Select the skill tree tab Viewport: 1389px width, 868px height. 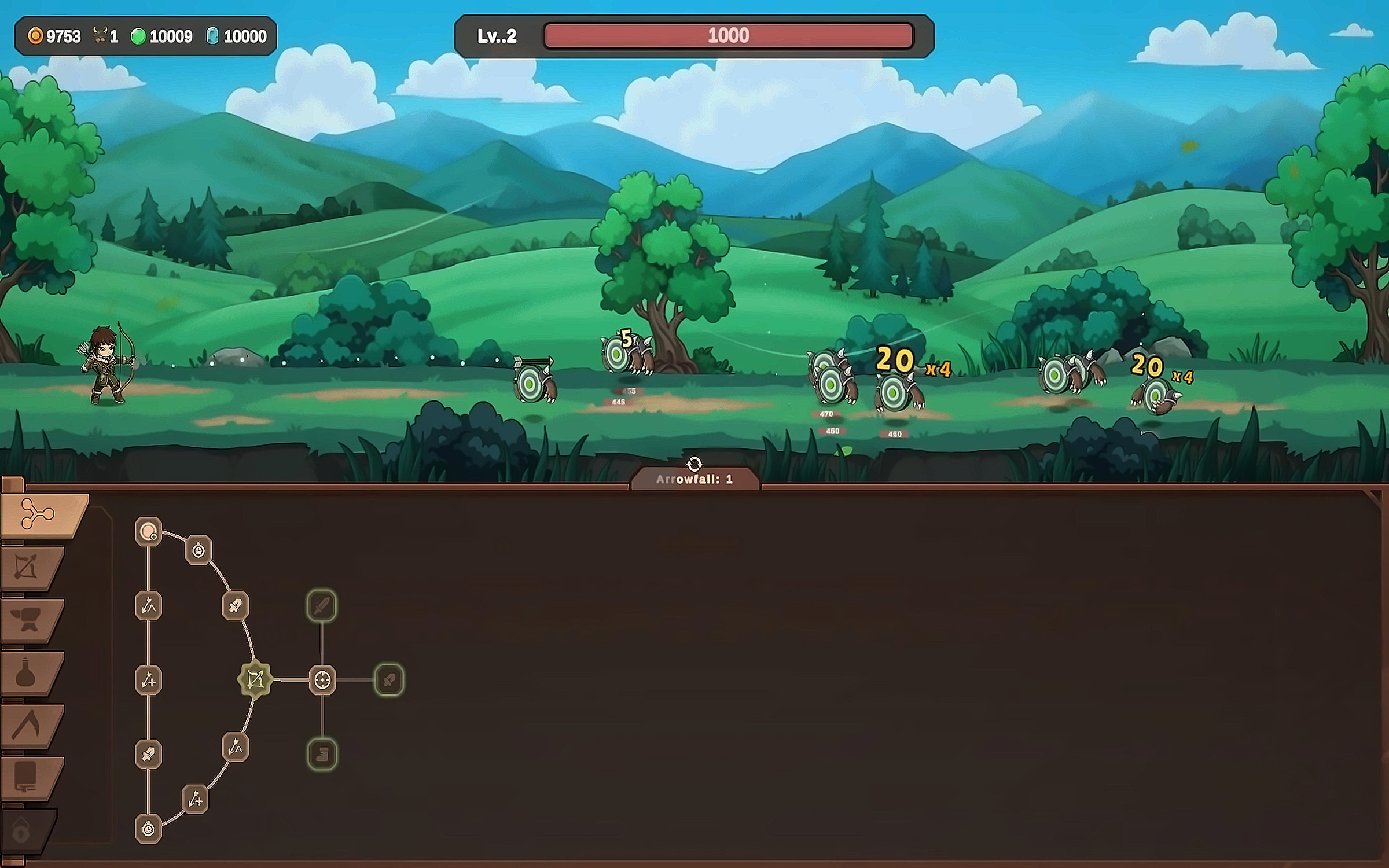(x=38, y=514)
